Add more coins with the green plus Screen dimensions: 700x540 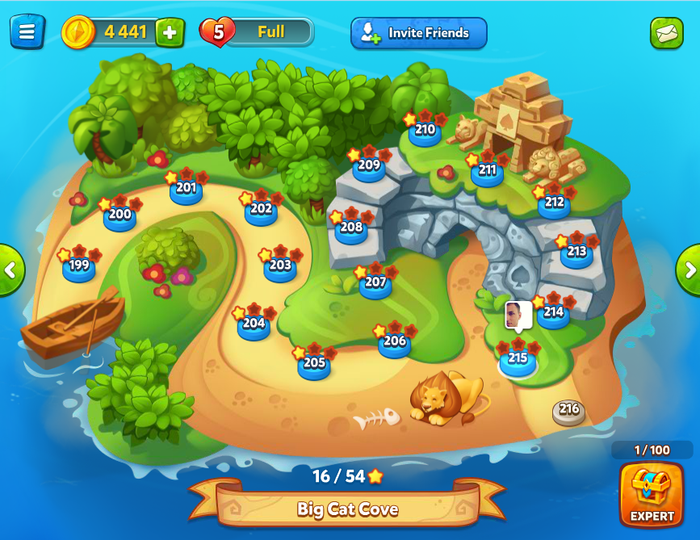pos(170,32)
